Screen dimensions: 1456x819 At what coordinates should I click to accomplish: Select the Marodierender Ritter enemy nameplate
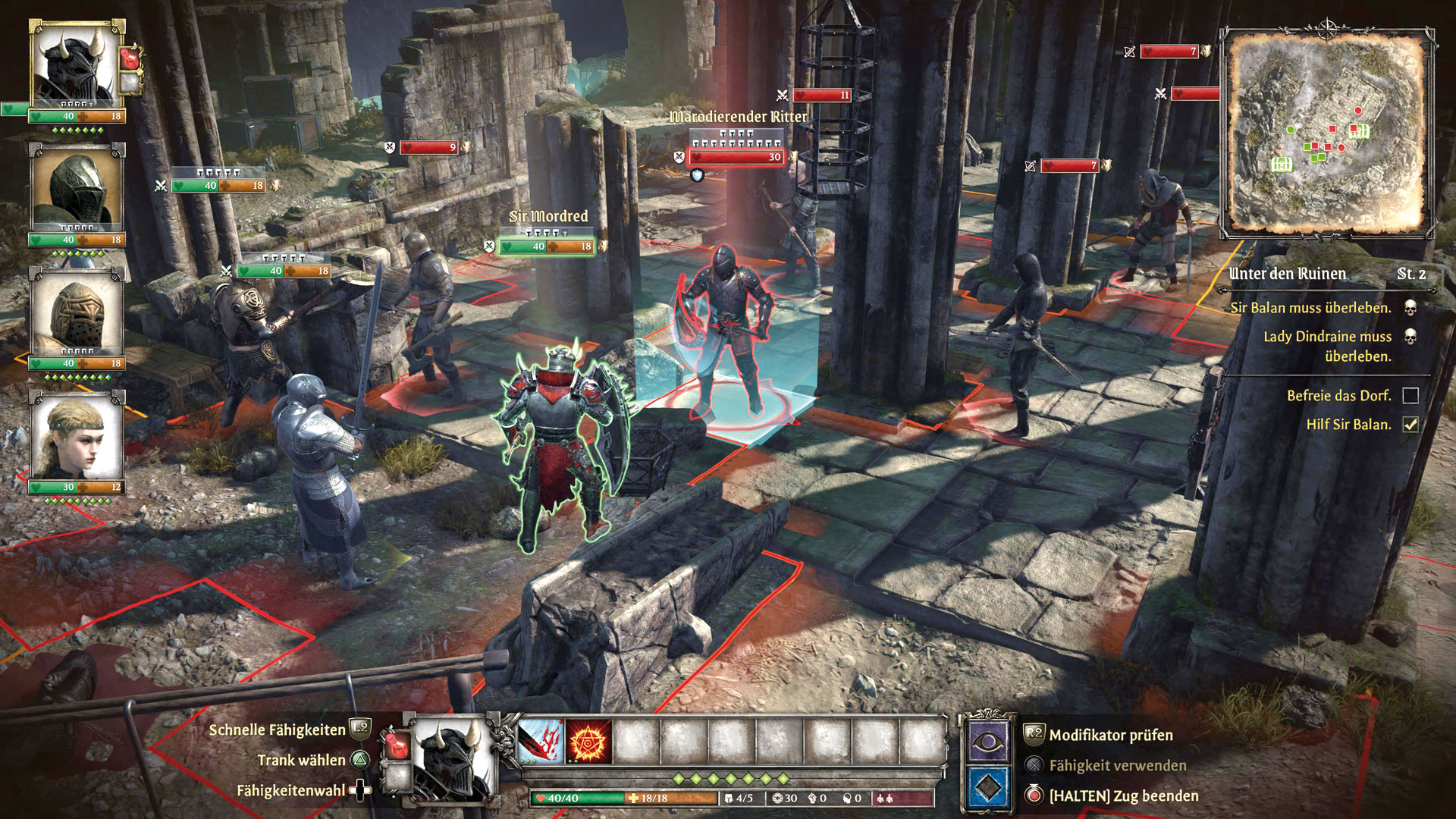[x=738, y=117]
